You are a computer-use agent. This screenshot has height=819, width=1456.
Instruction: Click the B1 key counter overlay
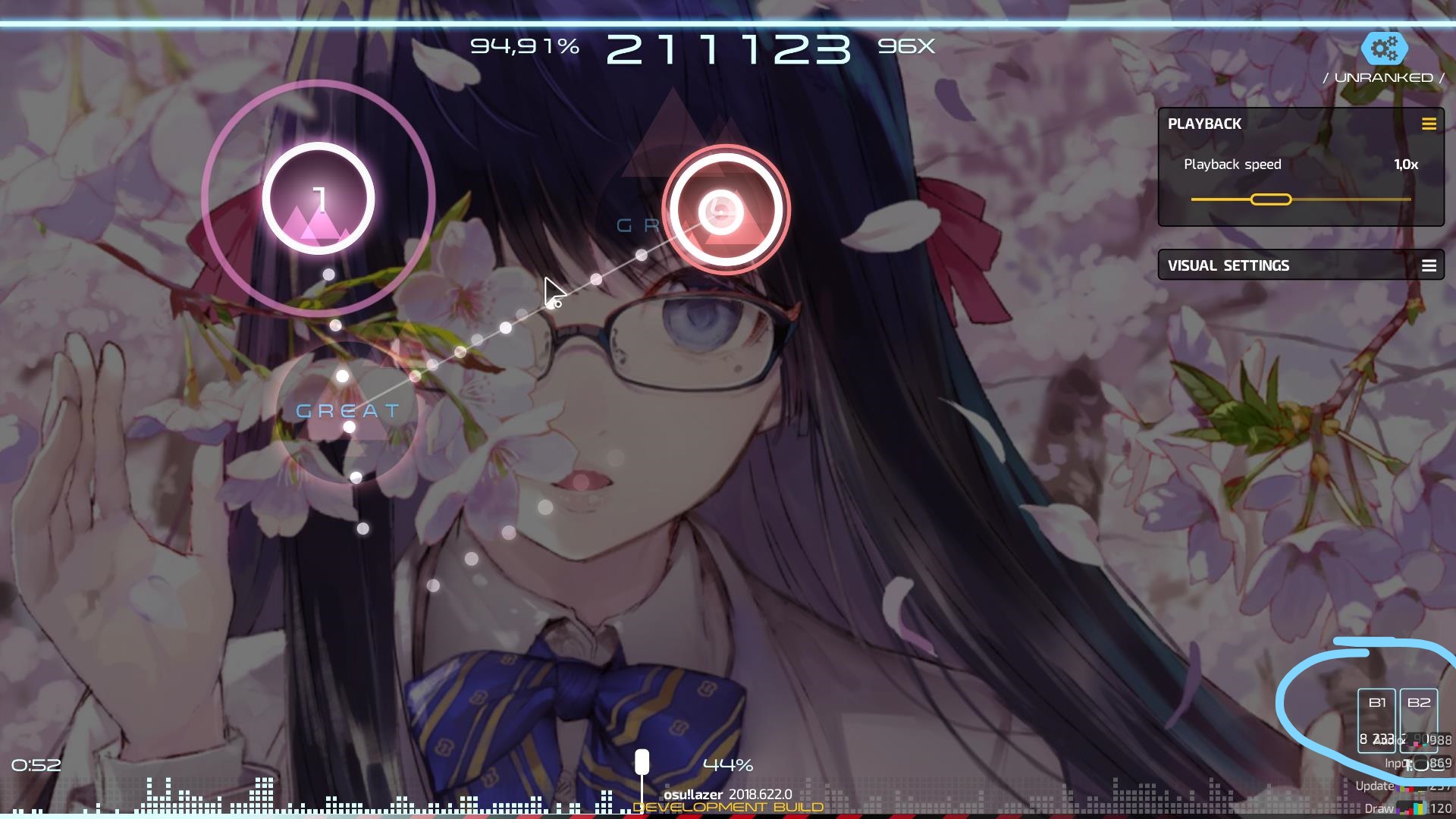coord(1378,722)
